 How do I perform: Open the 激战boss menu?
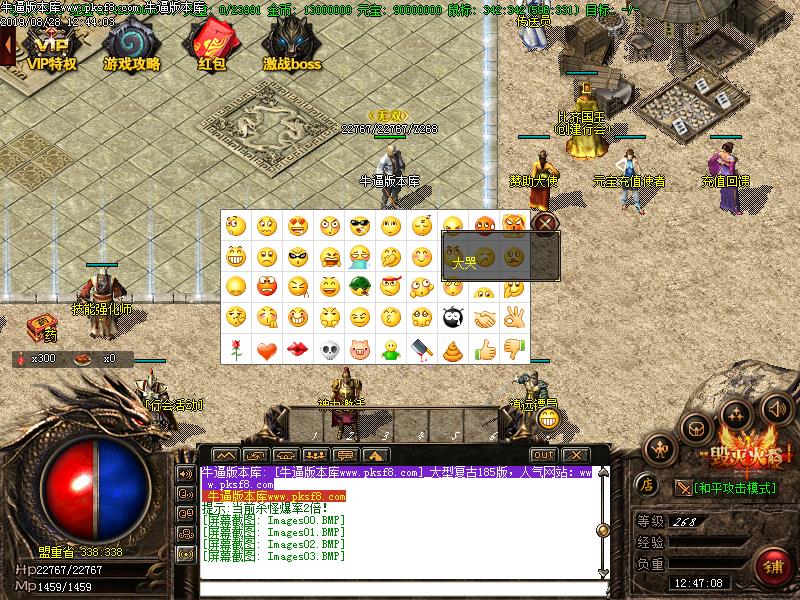[292, 47]
